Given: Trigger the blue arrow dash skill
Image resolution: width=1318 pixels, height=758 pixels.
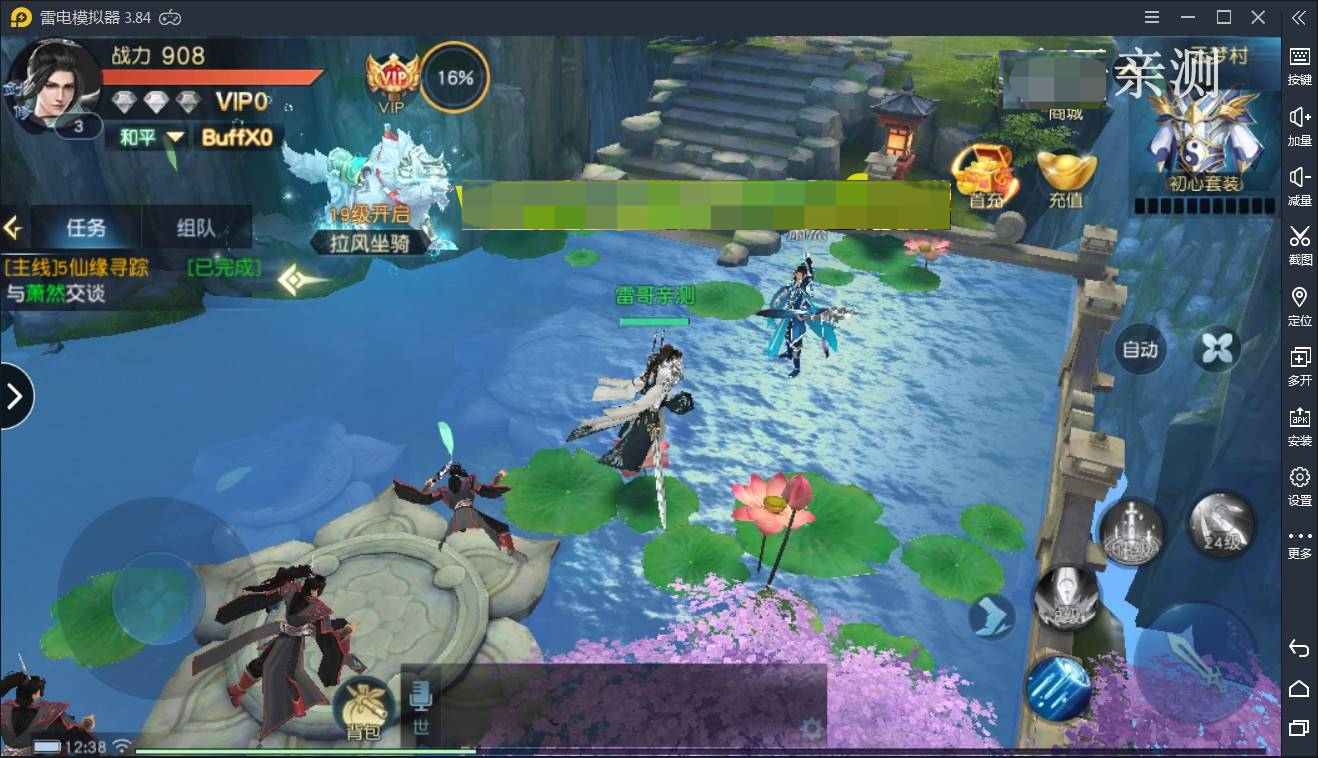Looking at the screenshot, I should pyautogui.click(x=991, y=615).
